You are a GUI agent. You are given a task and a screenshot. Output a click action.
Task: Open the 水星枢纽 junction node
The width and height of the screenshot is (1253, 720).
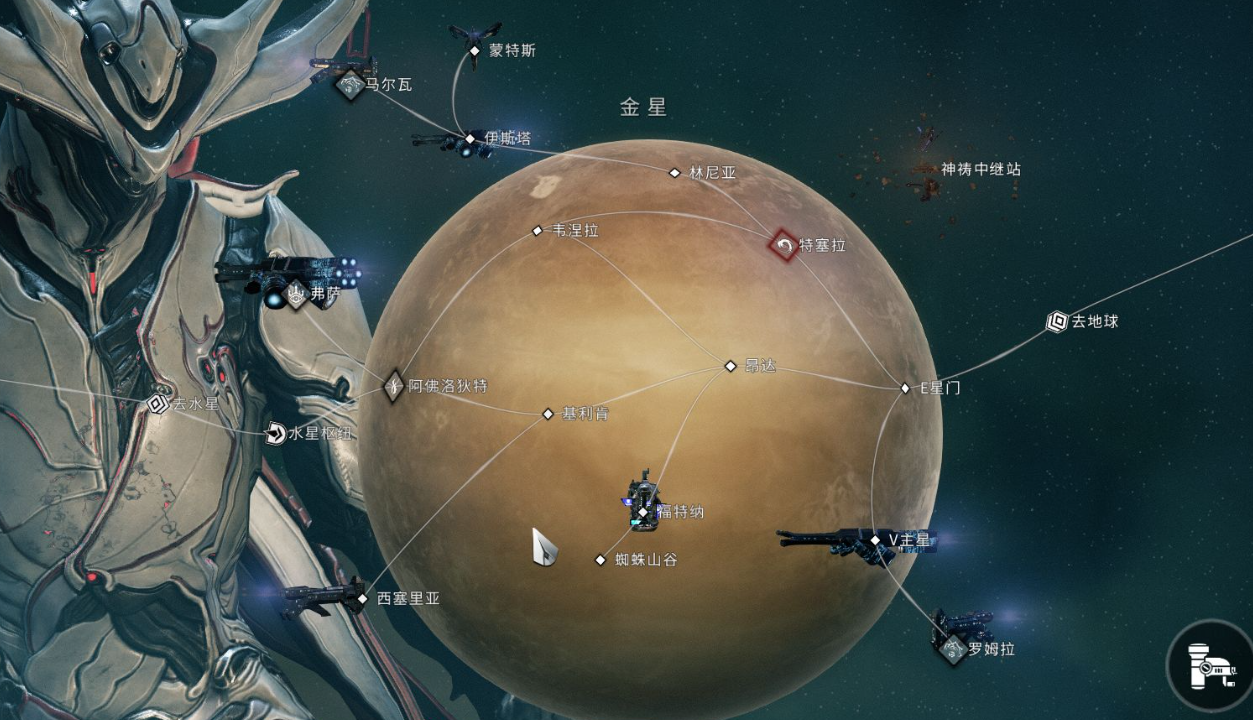[x=275, y=433]
